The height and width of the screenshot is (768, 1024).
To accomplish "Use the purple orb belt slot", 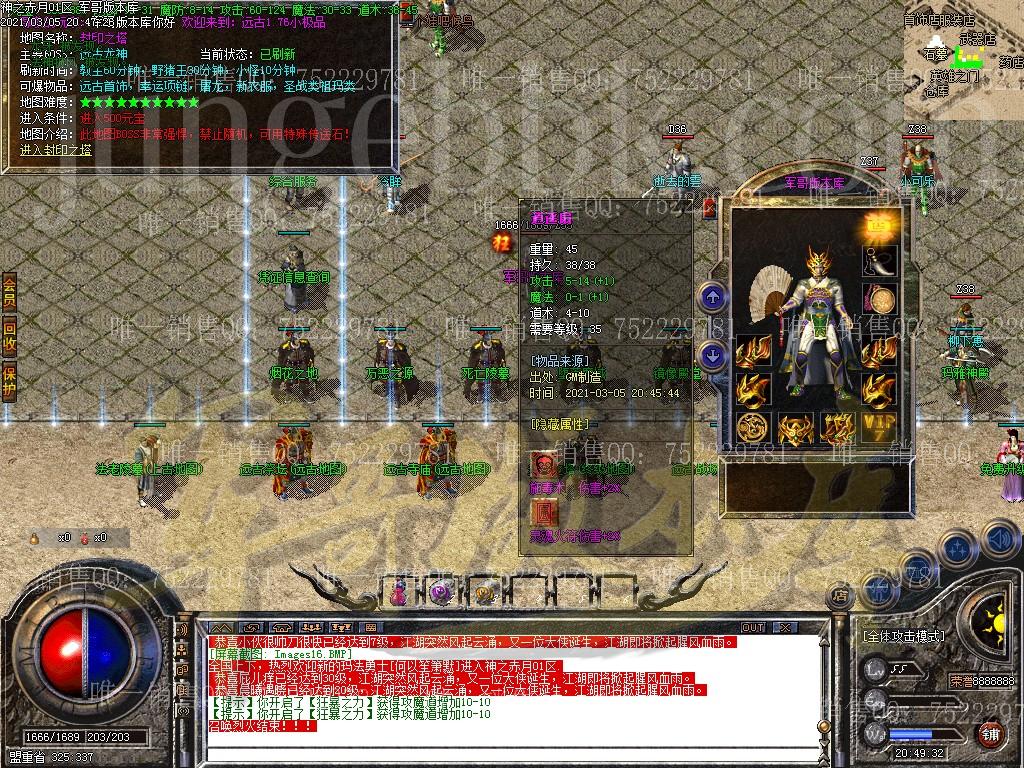I will point(441,593).
